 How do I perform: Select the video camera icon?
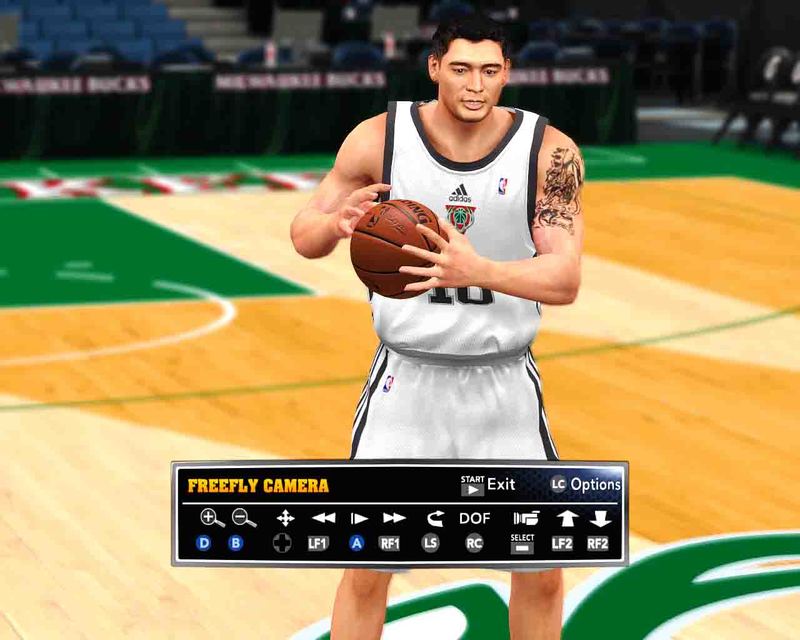point(525,518)
